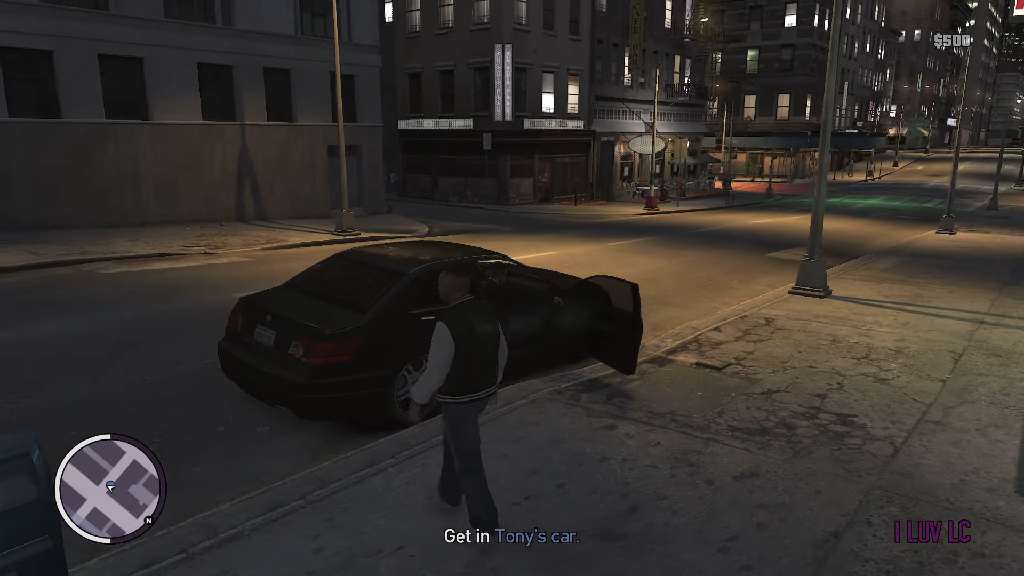Click the circular radar minimap
The height and width of the screenshot is (576, 1024).
(x=109, y=488)
